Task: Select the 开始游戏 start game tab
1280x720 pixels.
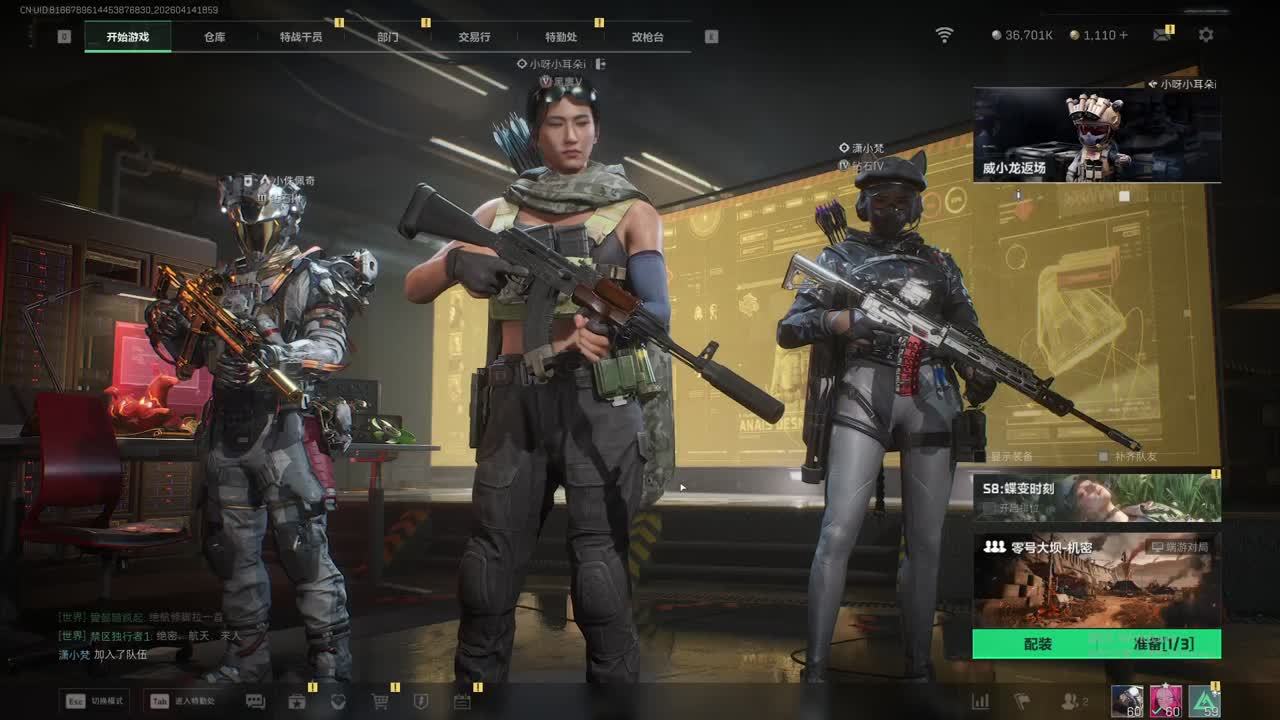Action: tap(128, 37)
